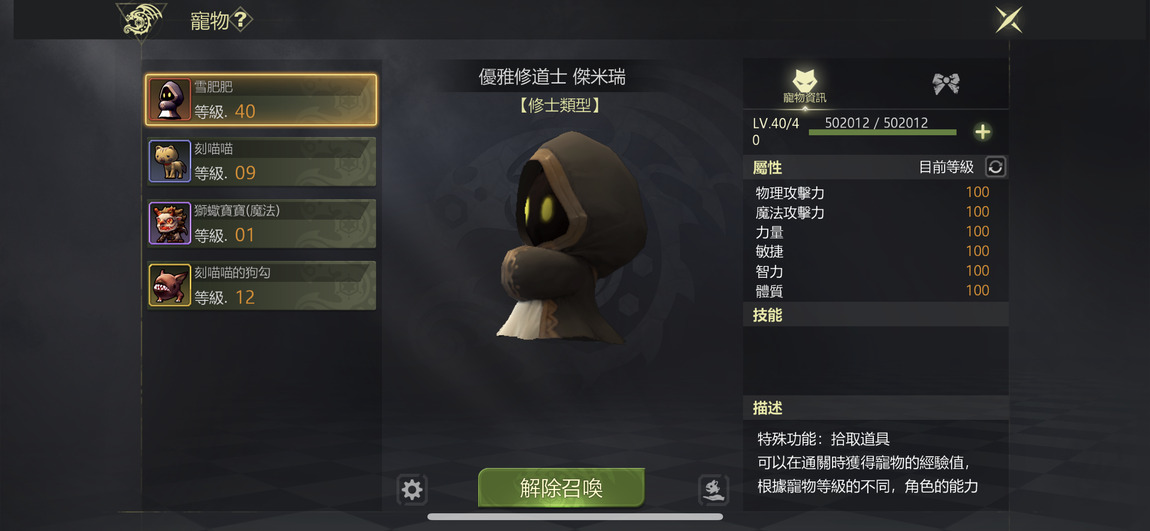Add pet experience with the plus button
This screenshot has width=1150, height=531.
983,132
